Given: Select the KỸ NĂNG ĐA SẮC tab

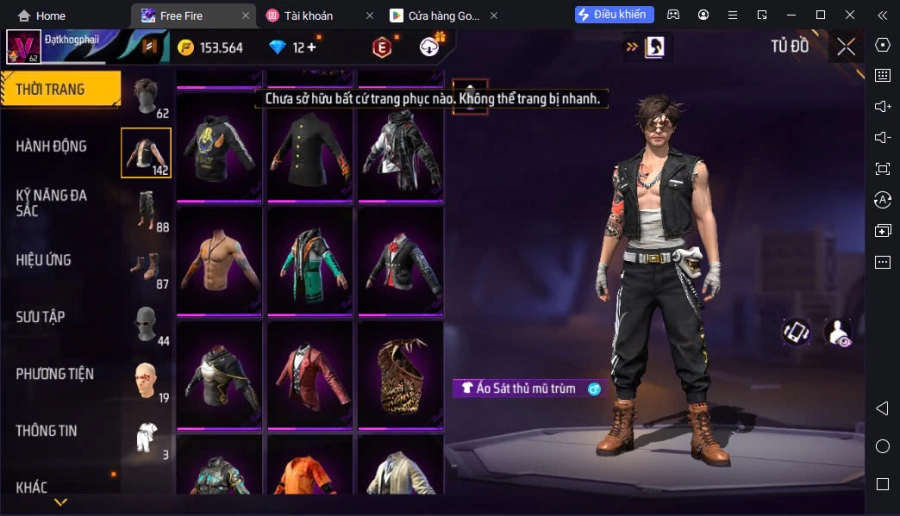Looking at the screenshot, I should point(52,202).
